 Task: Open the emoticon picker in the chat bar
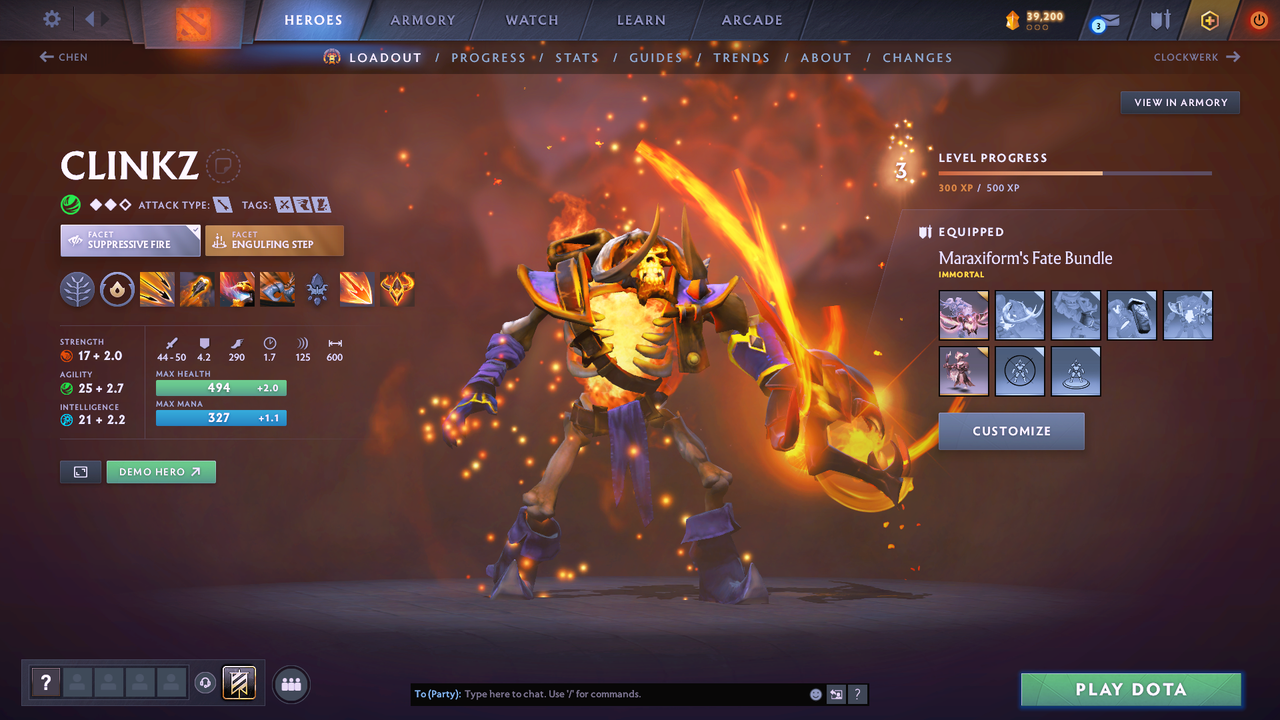[x=815, y=693]
